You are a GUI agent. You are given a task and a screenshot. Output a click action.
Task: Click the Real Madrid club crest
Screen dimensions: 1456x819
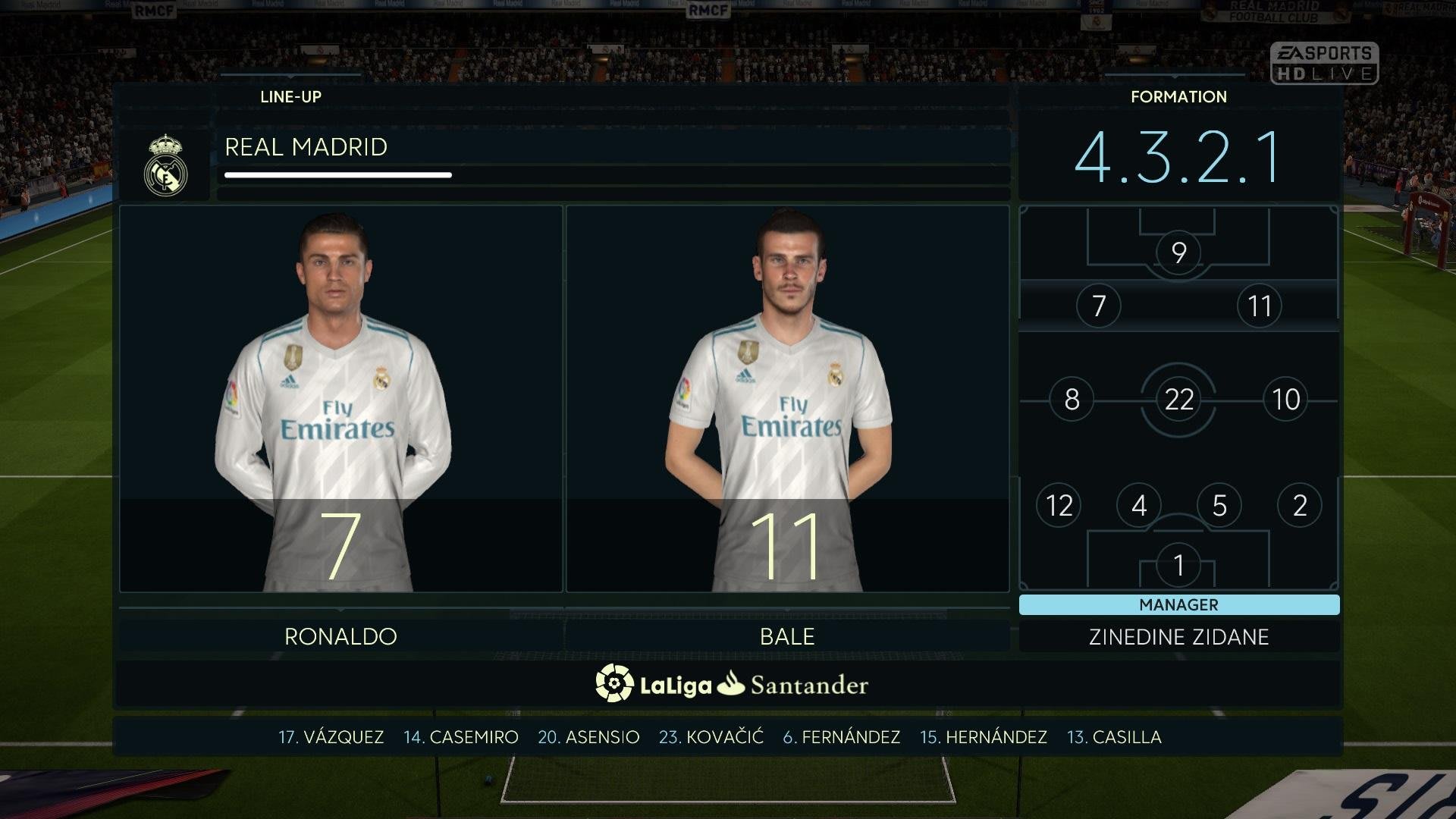coord(165,165)
